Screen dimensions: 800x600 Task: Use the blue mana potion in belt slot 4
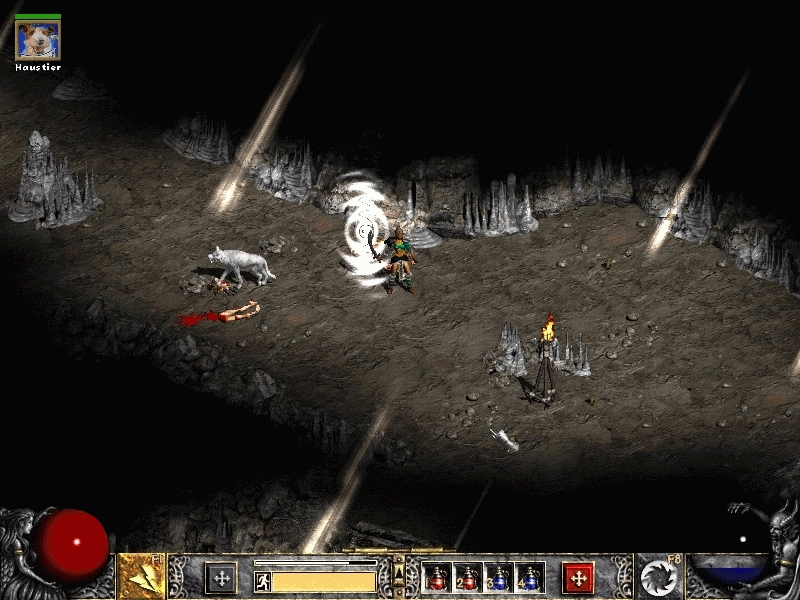(530, 578)
